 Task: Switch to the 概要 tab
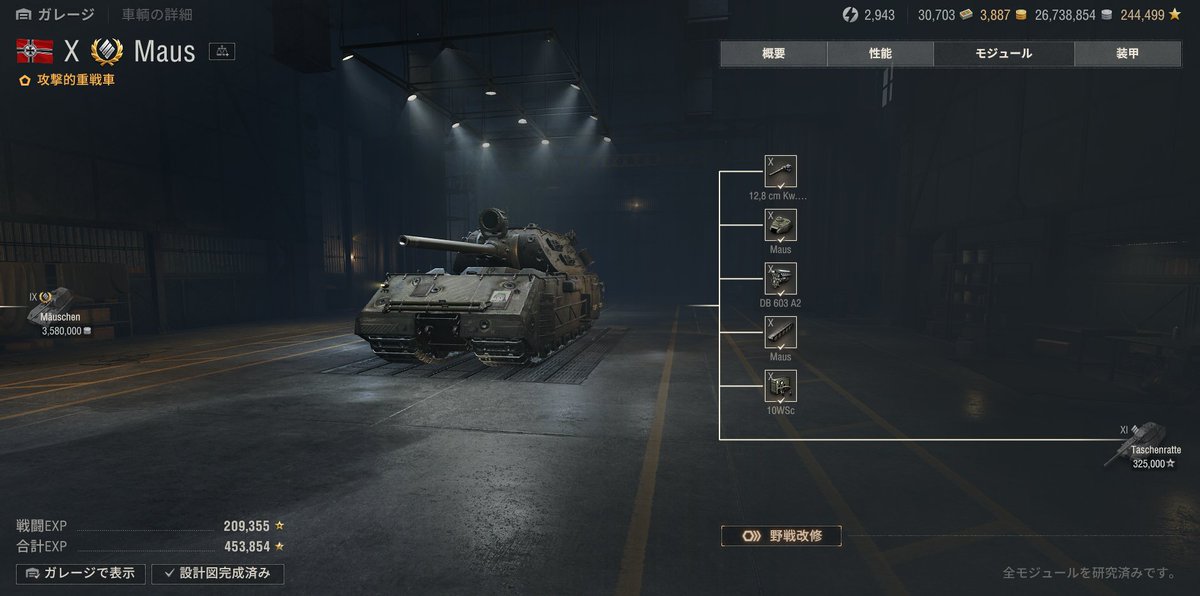[773, 54]
